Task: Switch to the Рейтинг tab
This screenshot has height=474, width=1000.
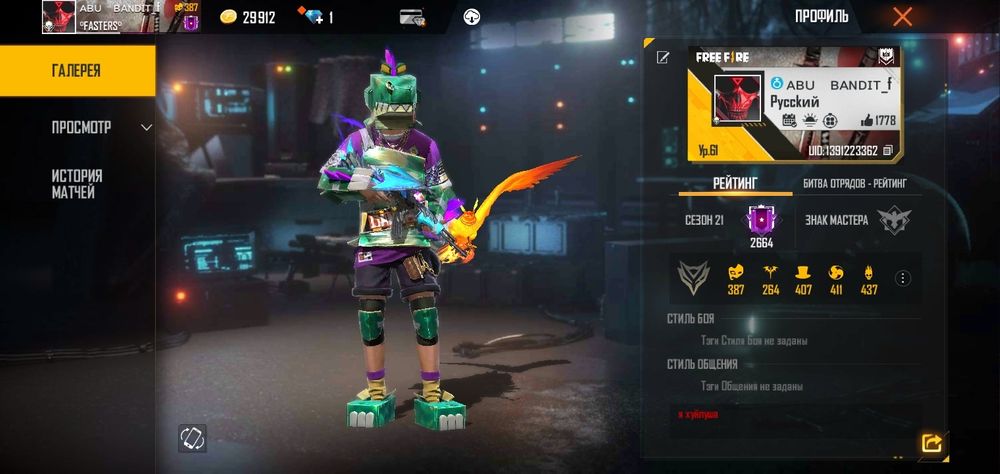Action: pyautogui.click(x=735, y=184)
